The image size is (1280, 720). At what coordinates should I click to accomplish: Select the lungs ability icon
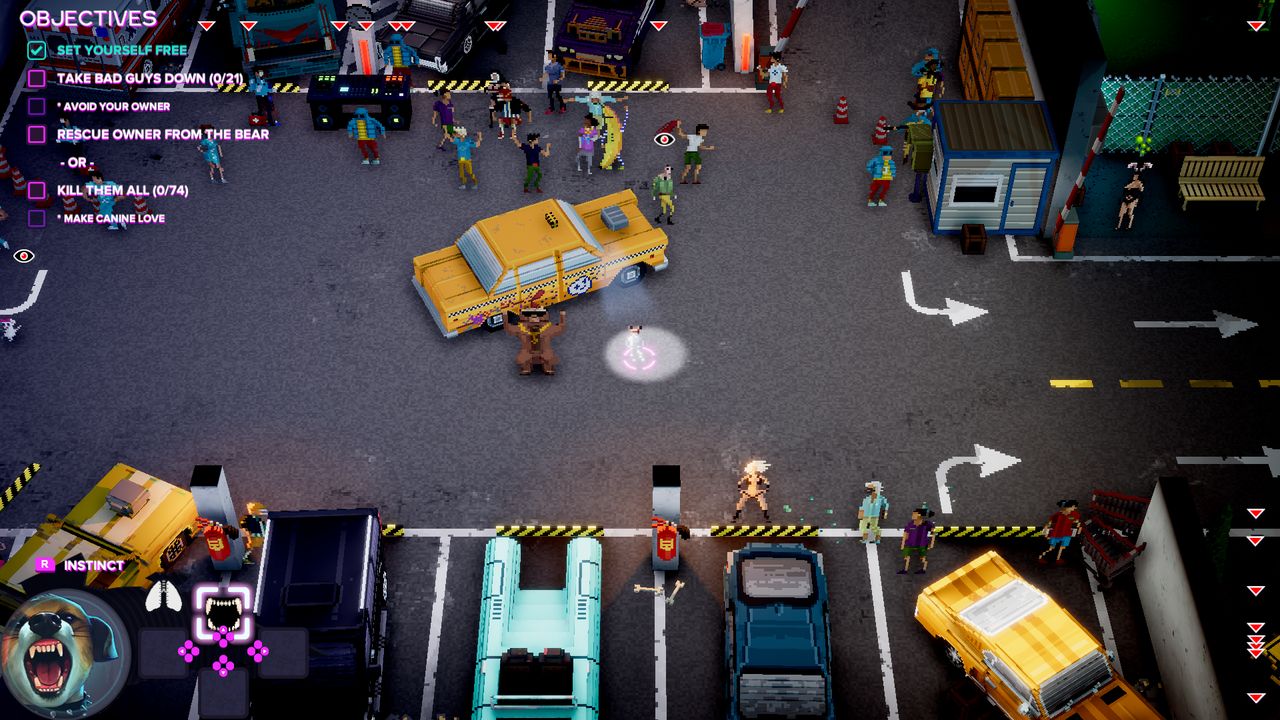pyautogui.click(x=163, y=597)
